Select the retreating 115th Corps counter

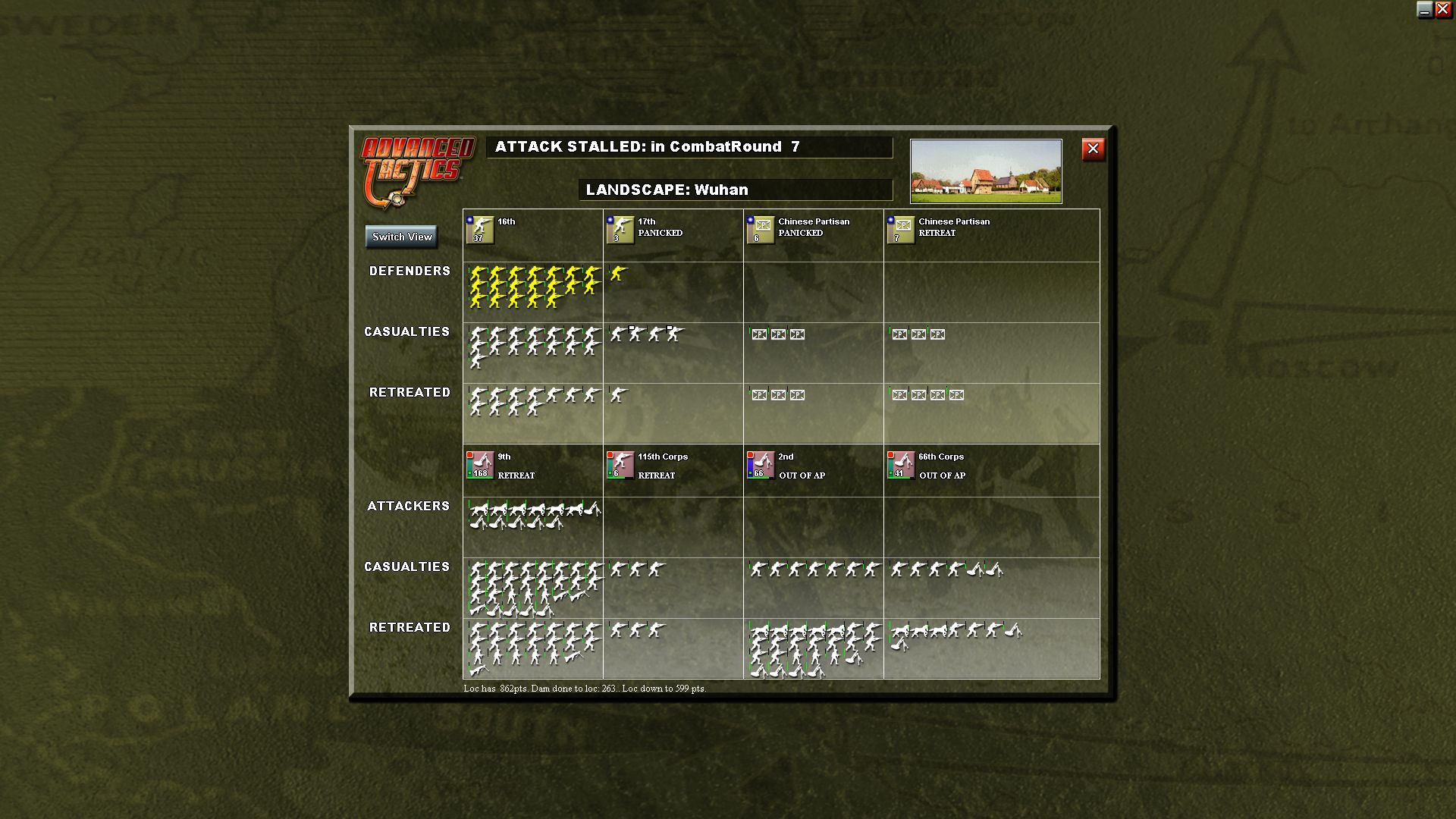click(x=619, y=465)
